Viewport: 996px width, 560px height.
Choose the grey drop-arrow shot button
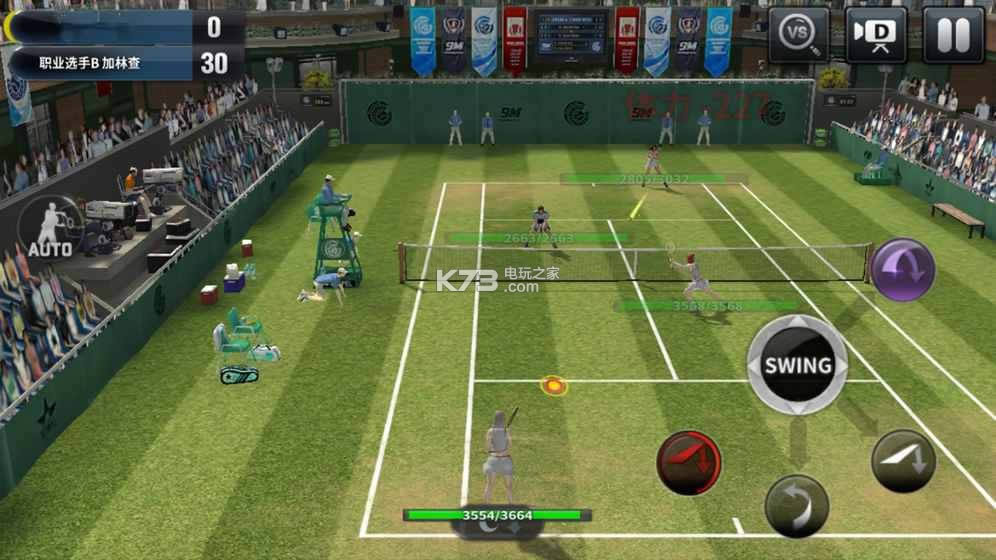(903, 461)
